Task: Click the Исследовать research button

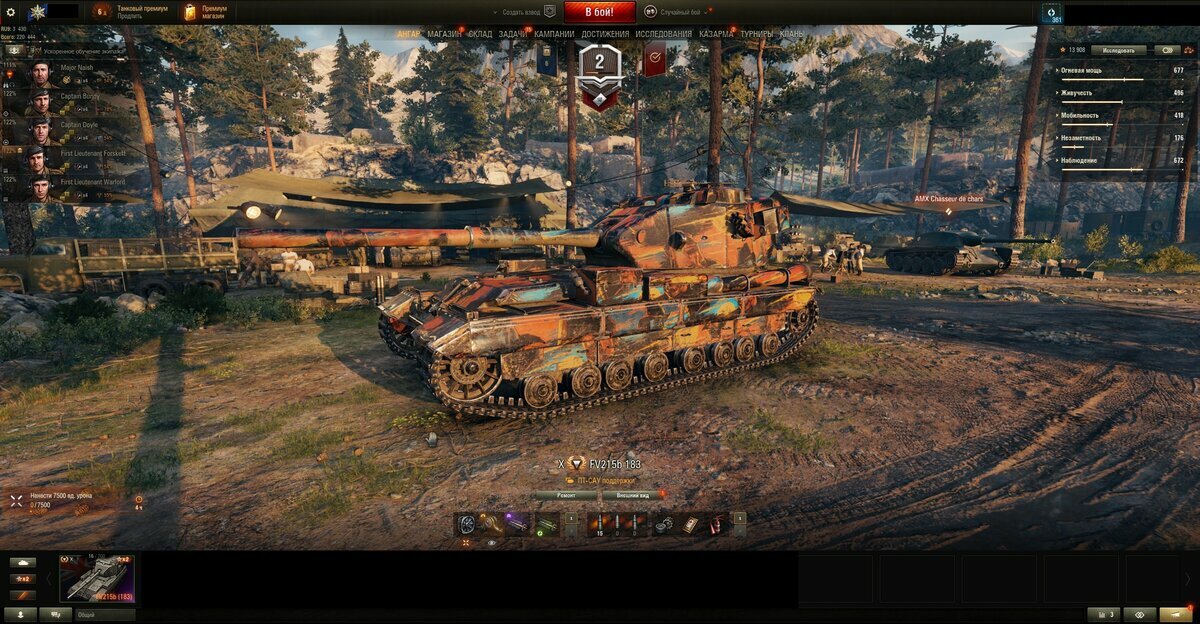Action: (x=1118, y=49)
